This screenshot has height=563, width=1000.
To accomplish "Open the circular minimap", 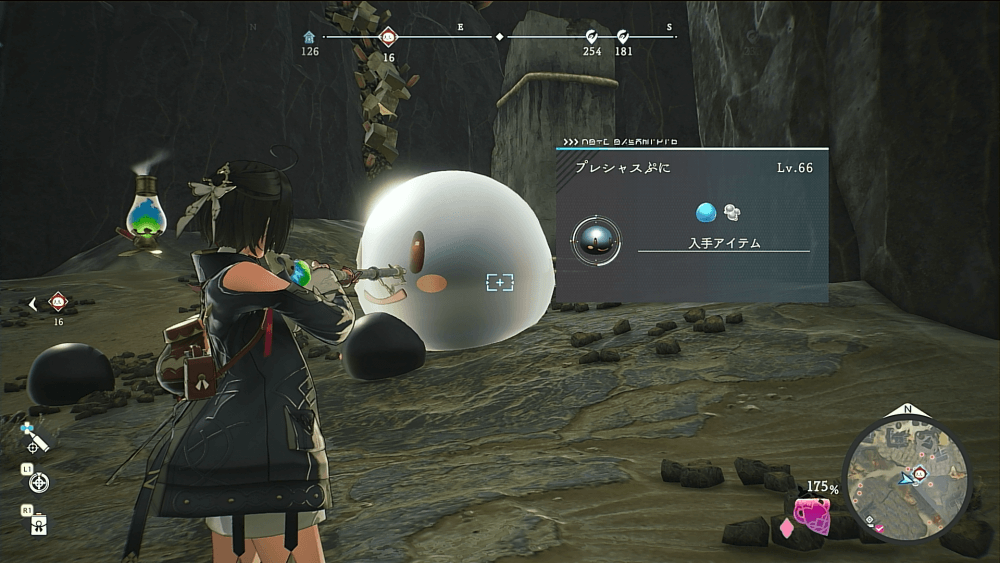I will [907, 476].
